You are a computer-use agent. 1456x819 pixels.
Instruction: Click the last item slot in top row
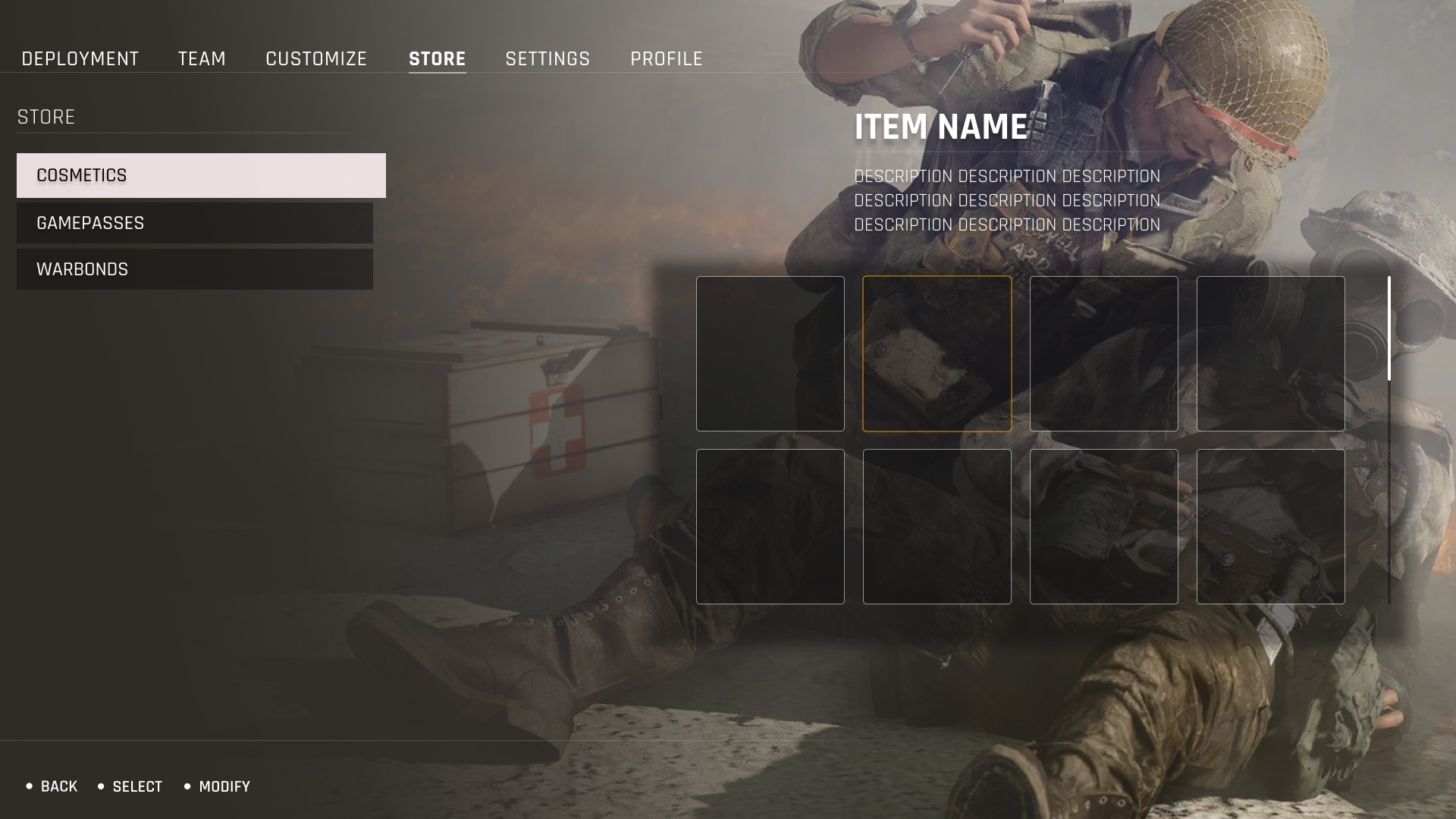[1272, 354]
